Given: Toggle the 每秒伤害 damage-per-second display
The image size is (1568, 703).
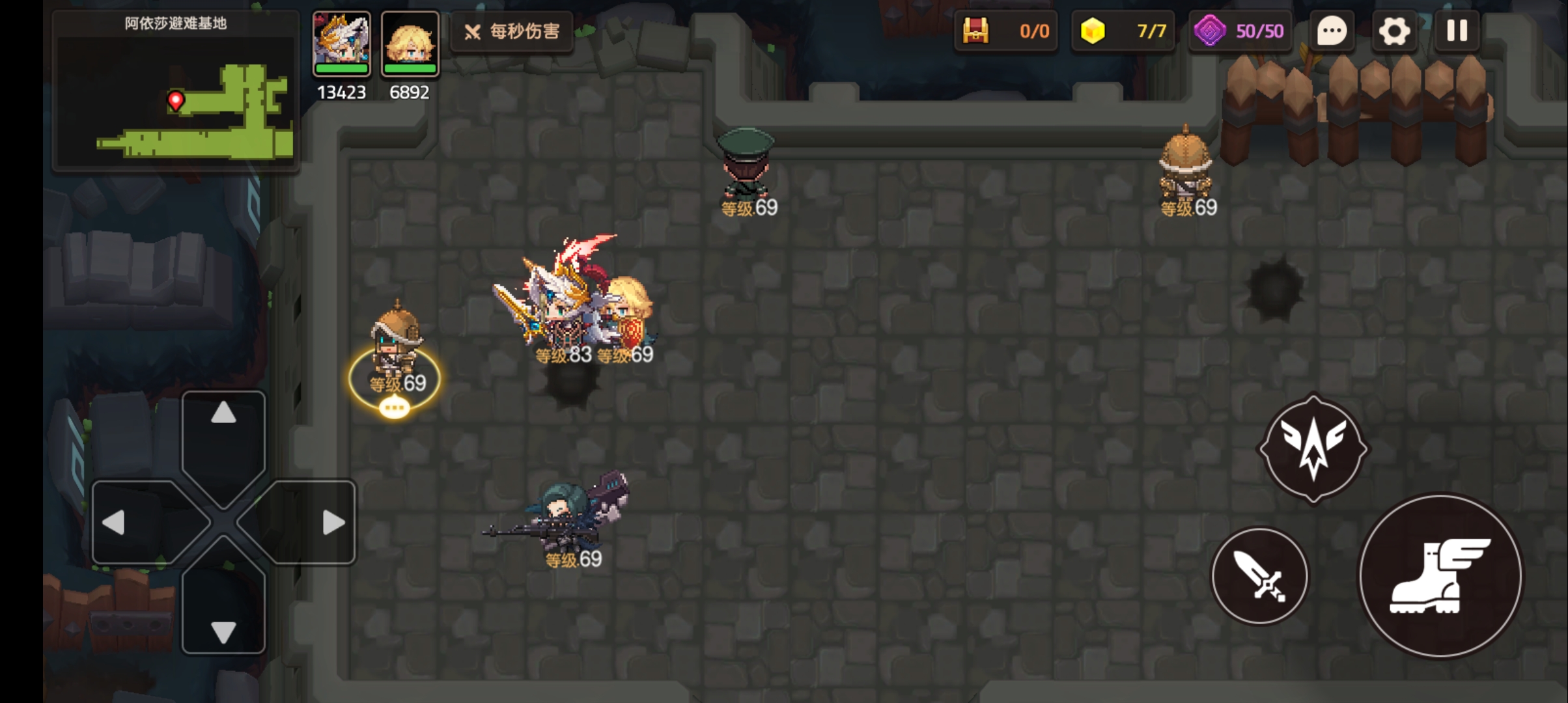Looking at the screenshot, I should (512, 31).
